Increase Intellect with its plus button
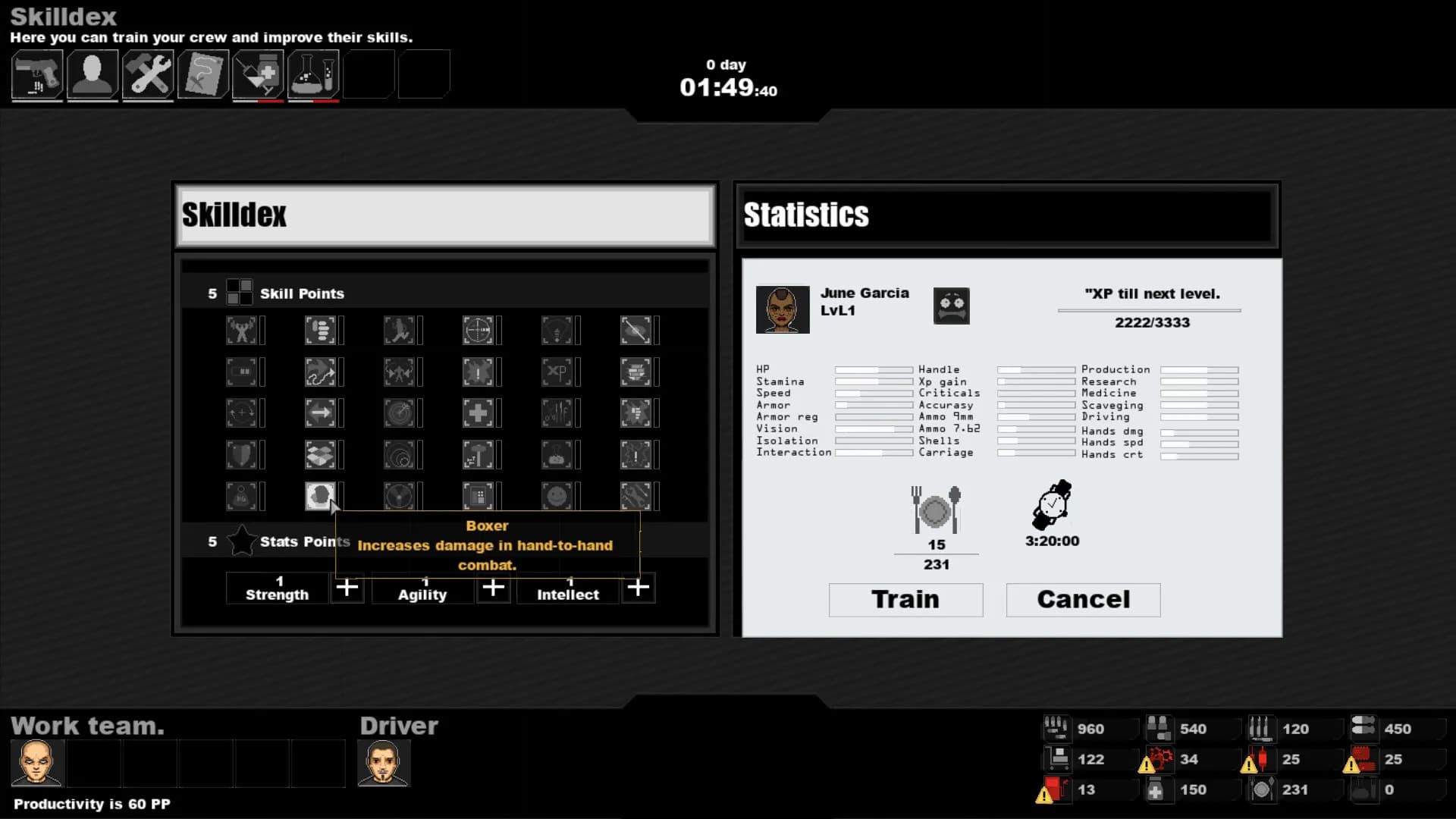1456x819 pixels. 638,588
